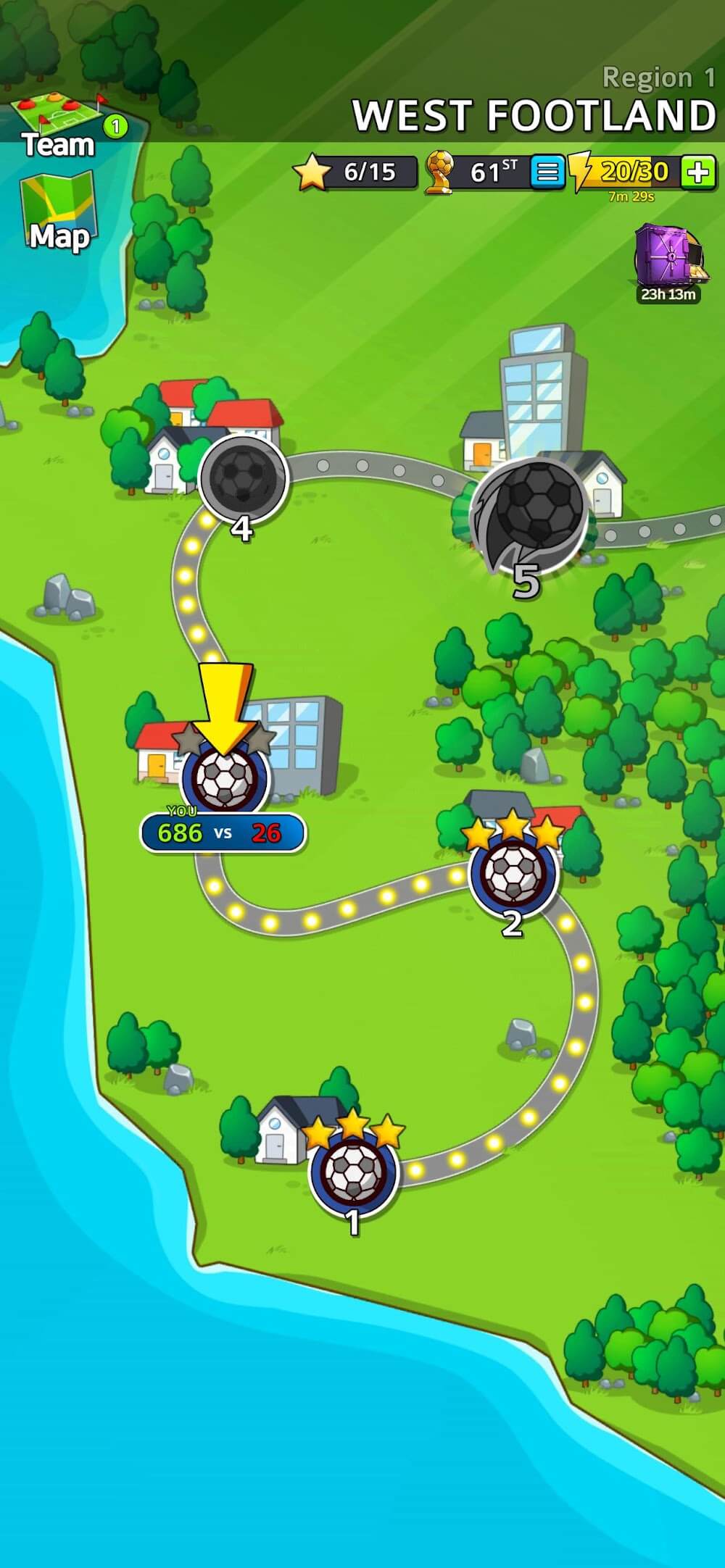Tap the 686 vs 26 matchup banner

pyautogui.click(x=223, y=833)
